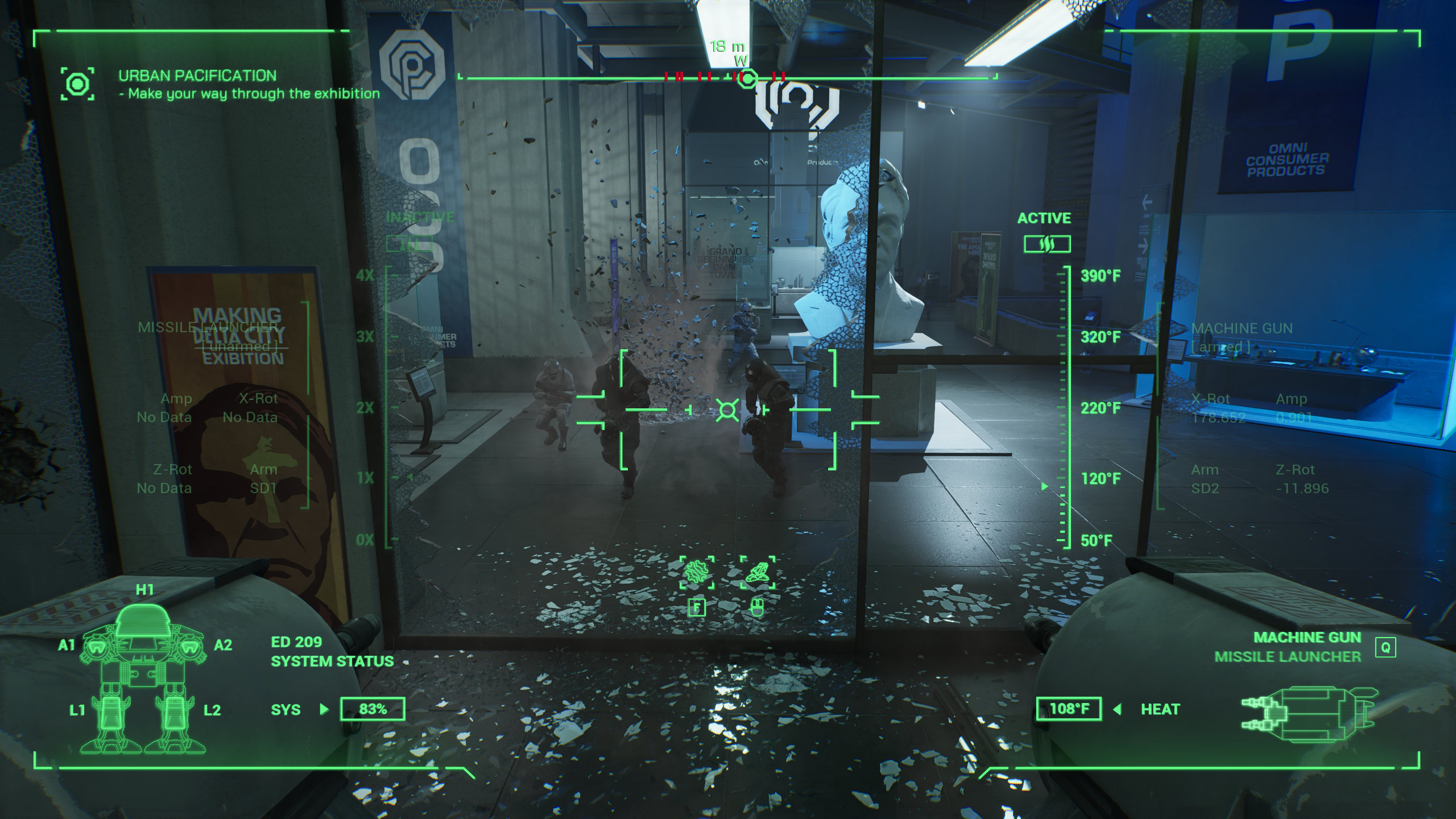The height and width of the screenshot is (819, 1456).
Task: Select the ED 209 body schematic
Action: point(143,677)
